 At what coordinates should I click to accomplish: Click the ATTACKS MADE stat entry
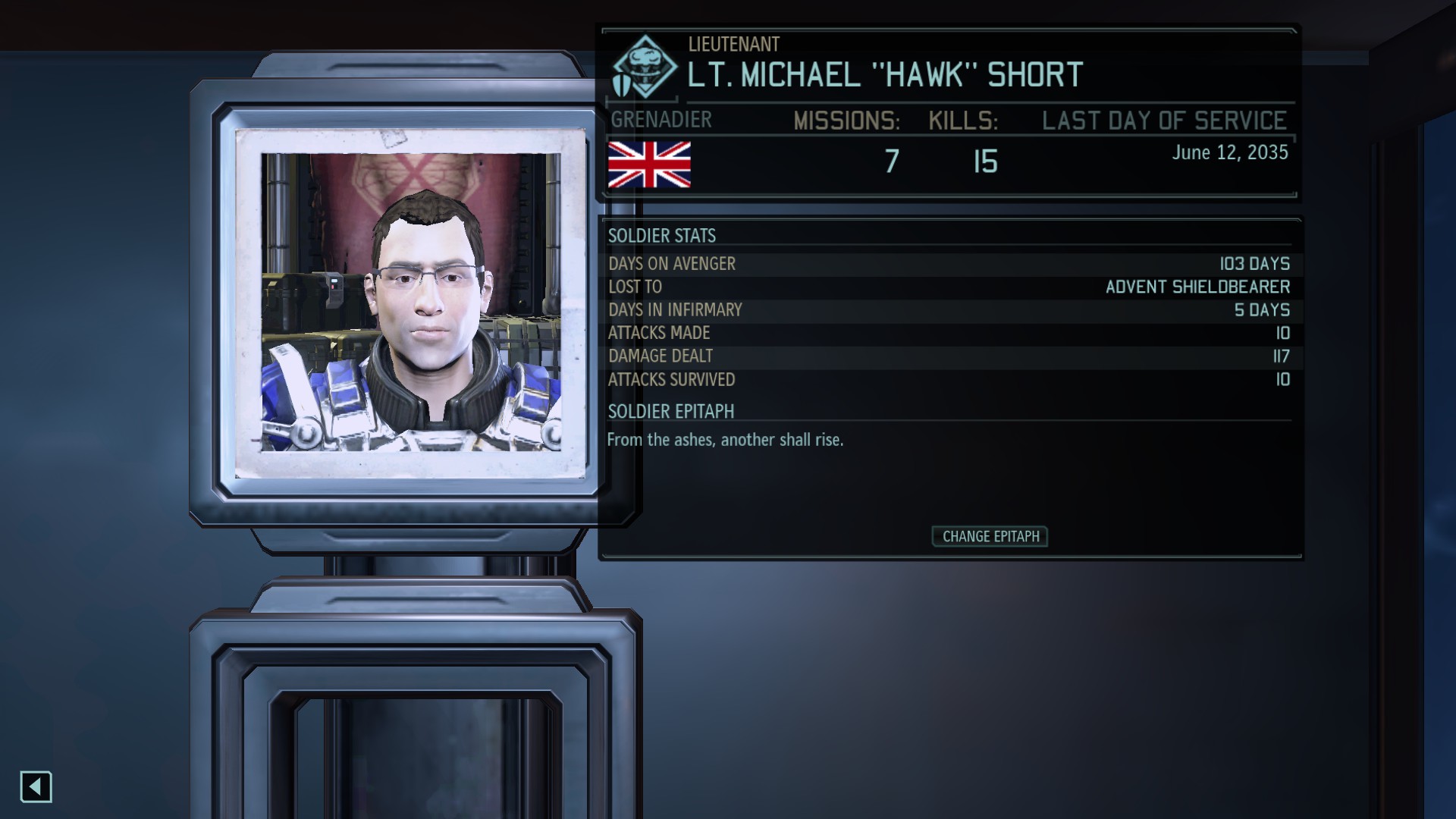pyautogui.click(x=948, y=333)
